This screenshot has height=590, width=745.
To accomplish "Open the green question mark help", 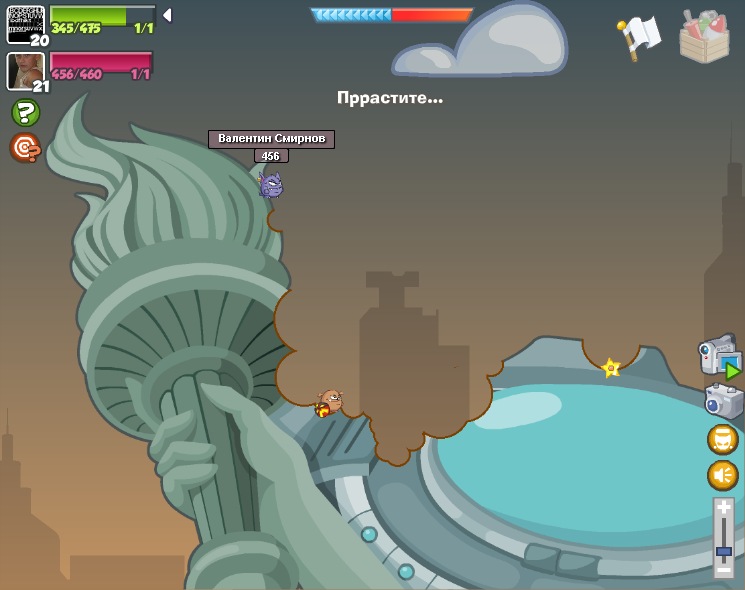I will [x=25, y=112].
